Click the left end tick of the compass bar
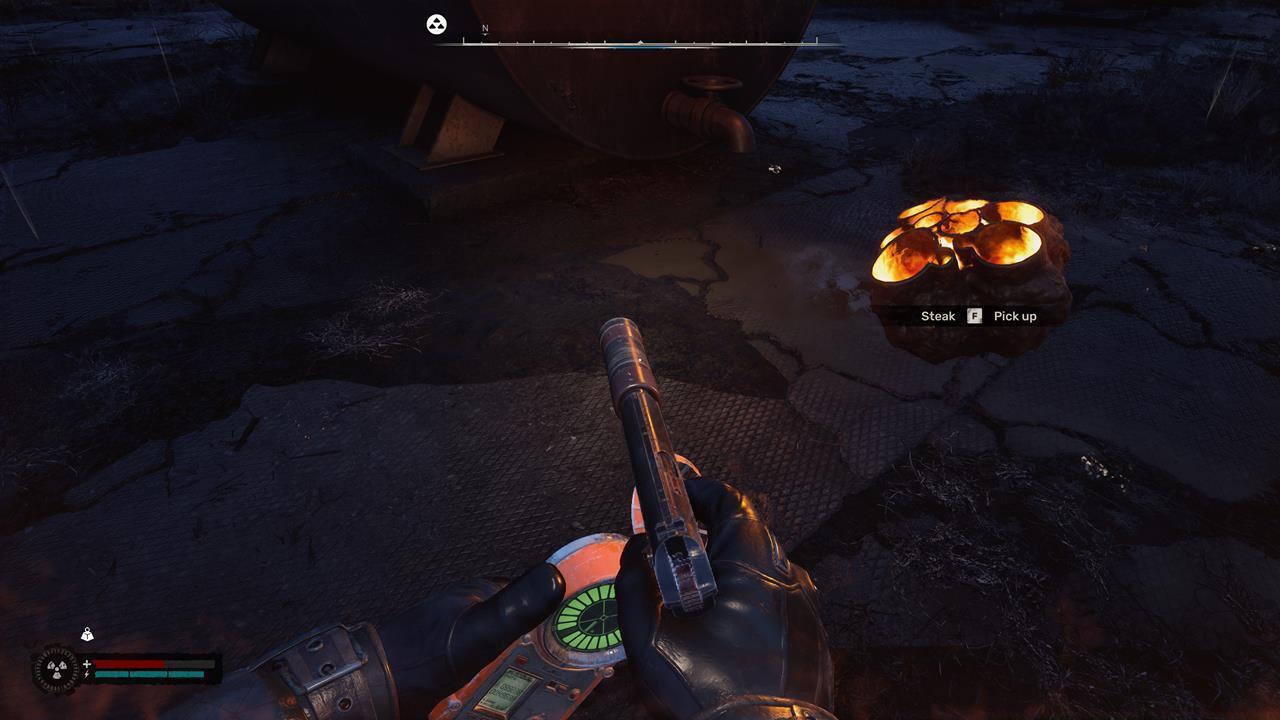The image size is (1280, 720). coord(464,42)
